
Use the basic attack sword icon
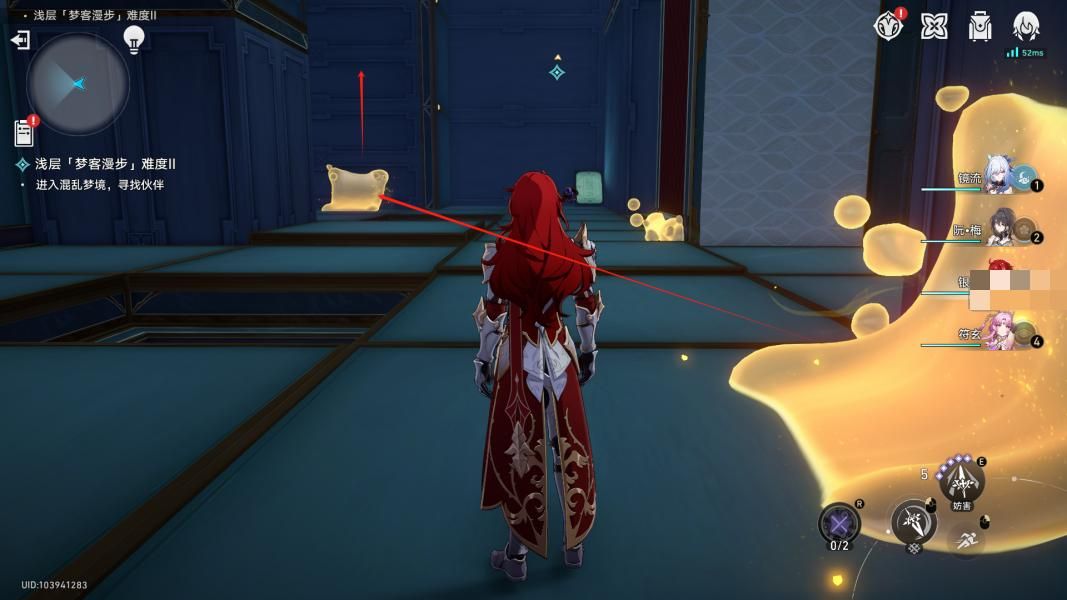913,522
